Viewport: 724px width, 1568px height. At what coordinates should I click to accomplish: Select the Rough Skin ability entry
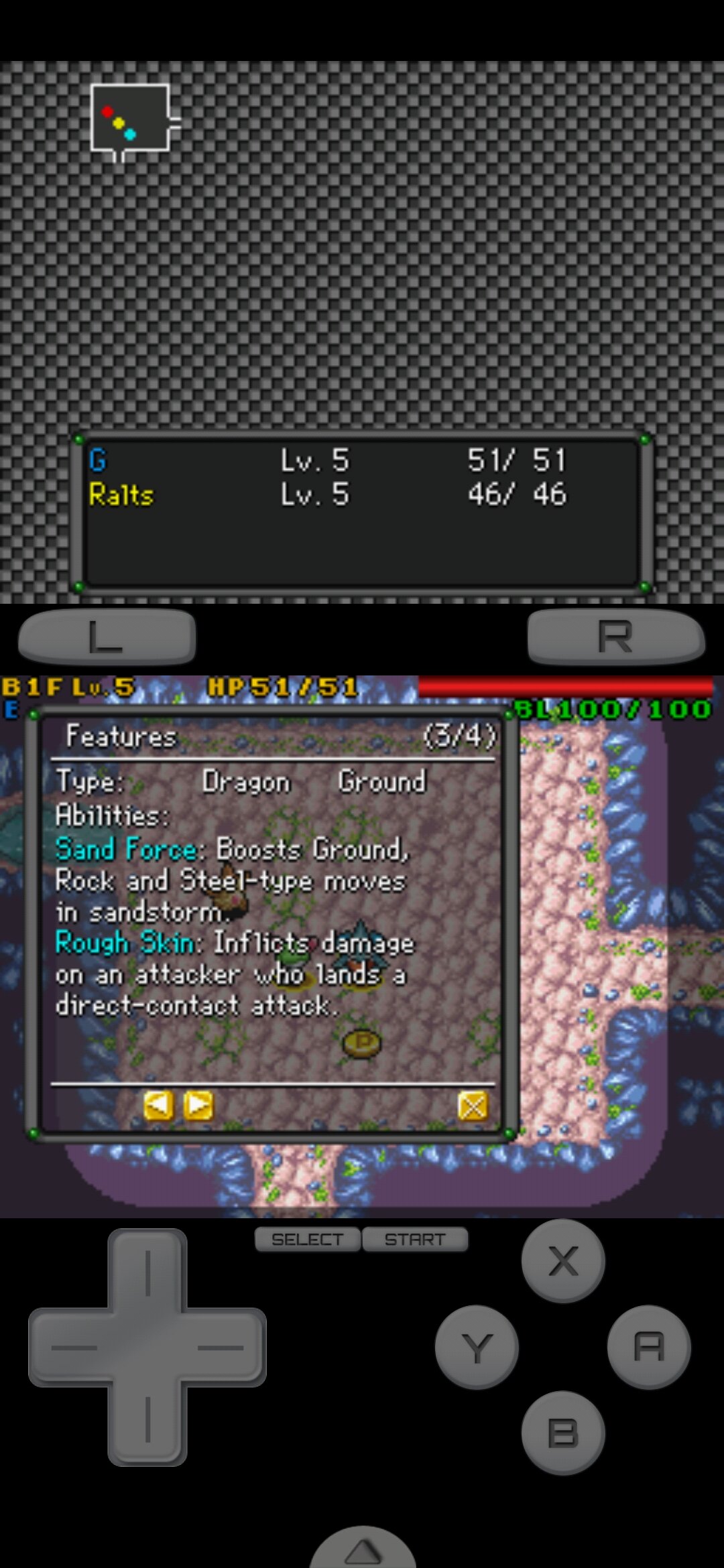[x=126, y=943]
